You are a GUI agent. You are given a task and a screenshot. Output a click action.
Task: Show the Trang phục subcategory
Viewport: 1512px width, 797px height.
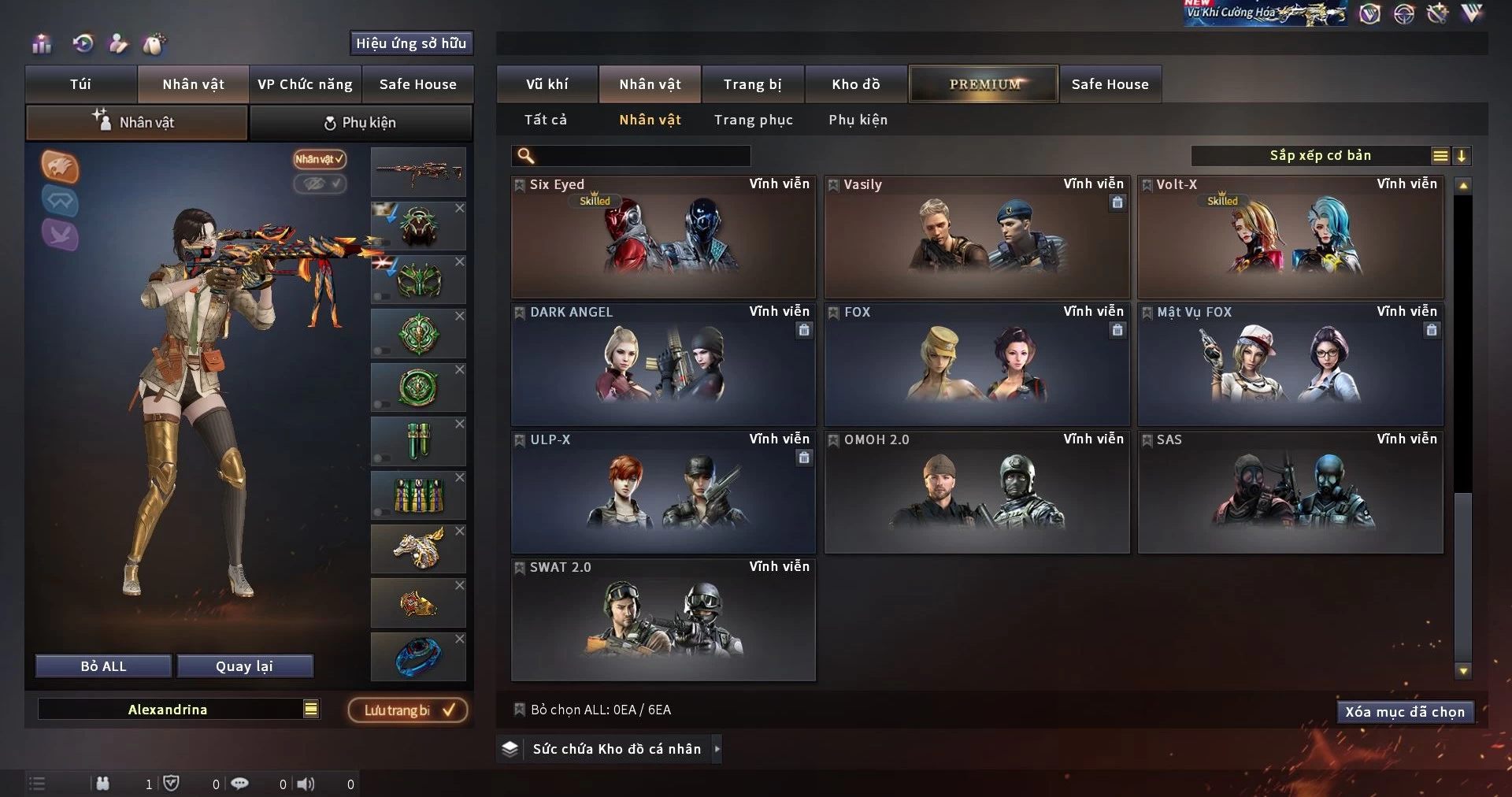(753, 120)
